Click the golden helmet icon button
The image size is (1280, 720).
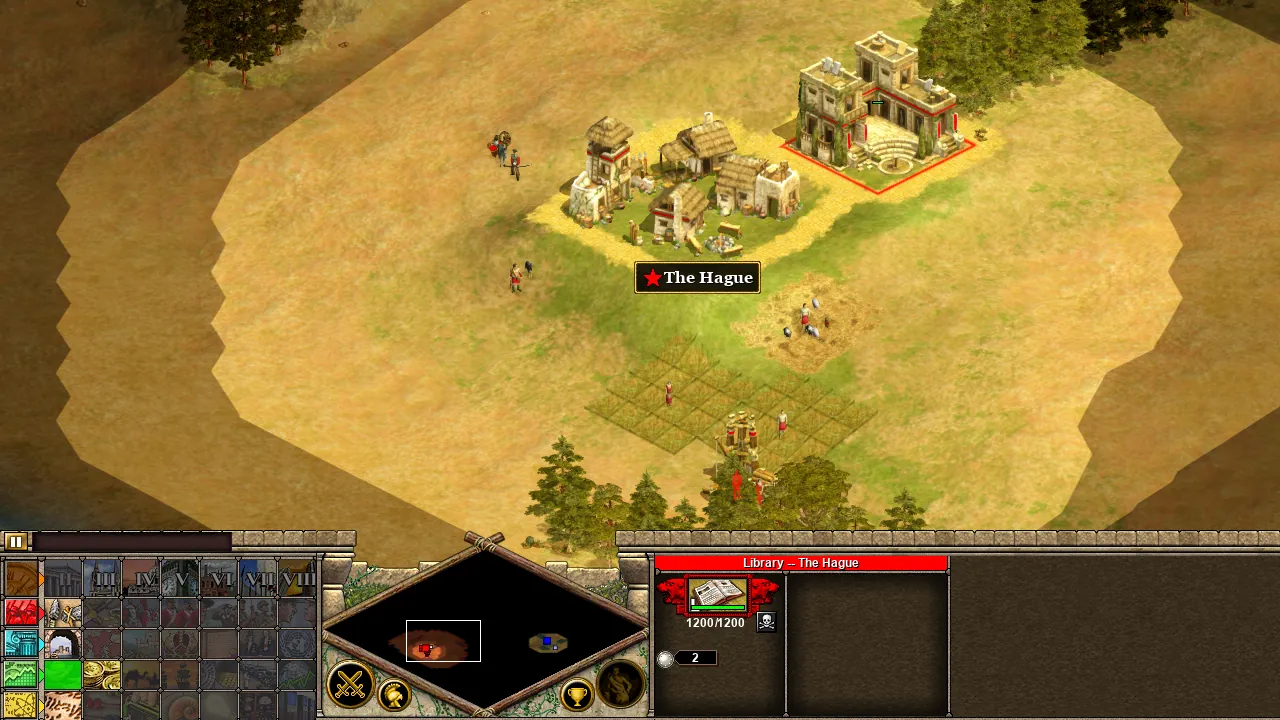(x=395, y=695)
